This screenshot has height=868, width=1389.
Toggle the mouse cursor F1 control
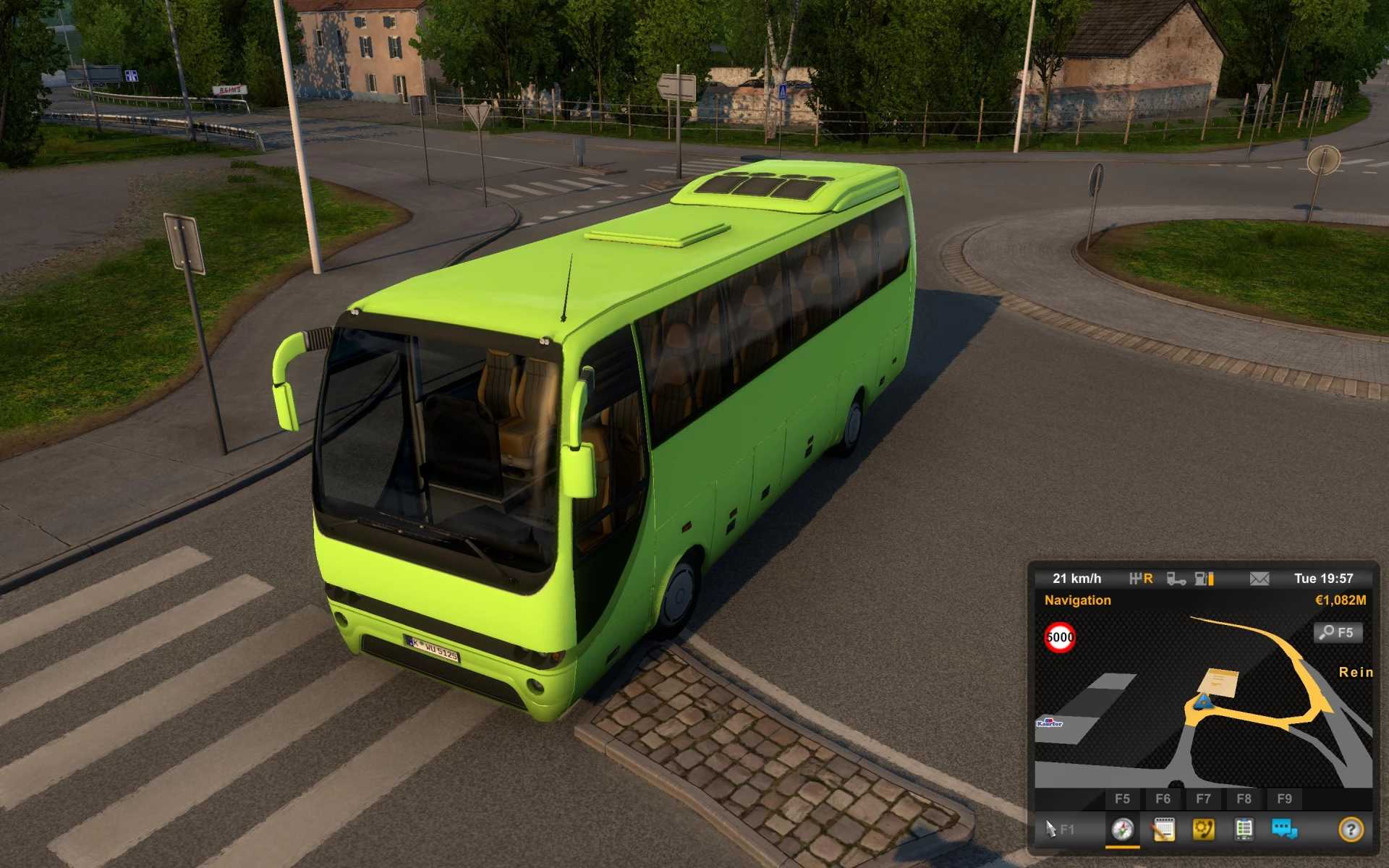[x=1059, y=829]
